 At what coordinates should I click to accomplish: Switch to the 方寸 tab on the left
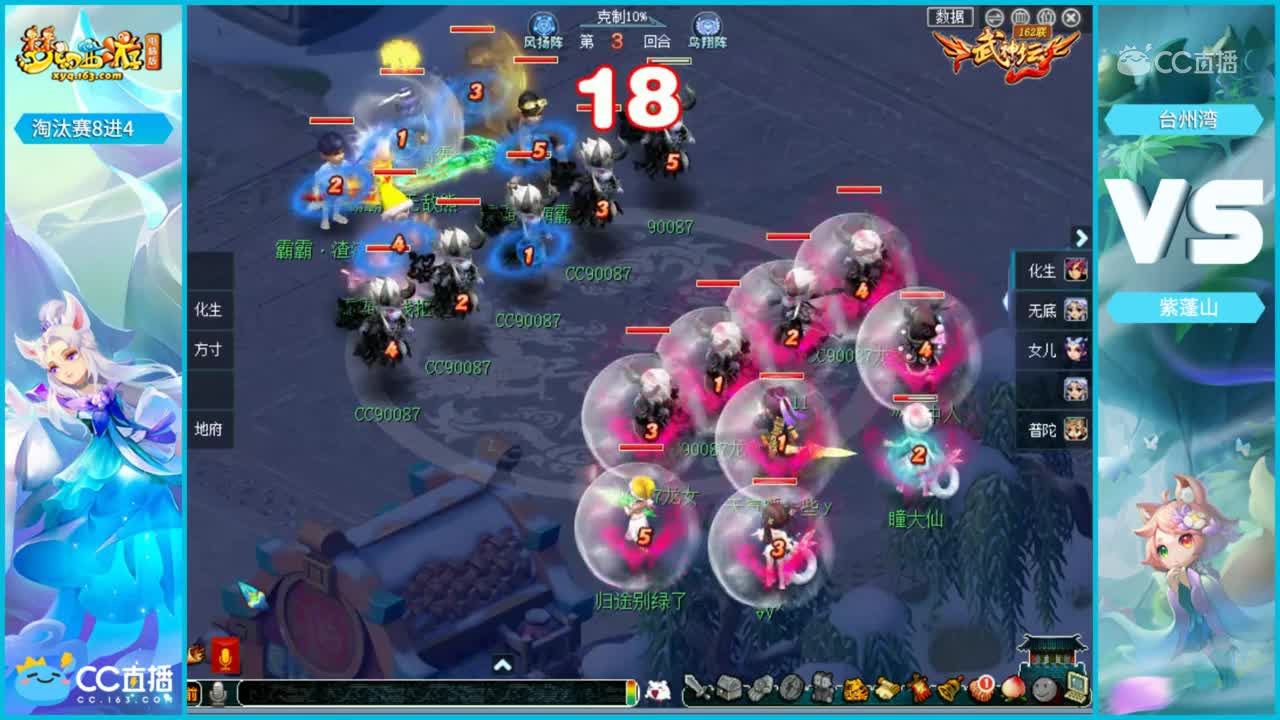(x=209, y=351)
